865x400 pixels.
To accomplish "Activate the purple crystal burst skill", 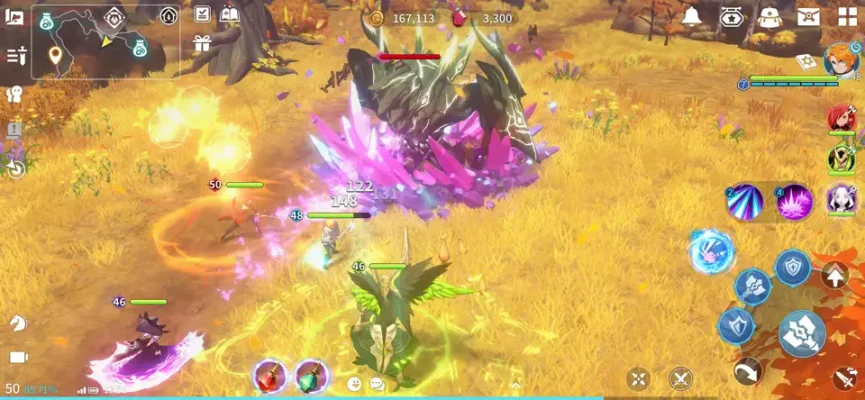I will point(795,201).
